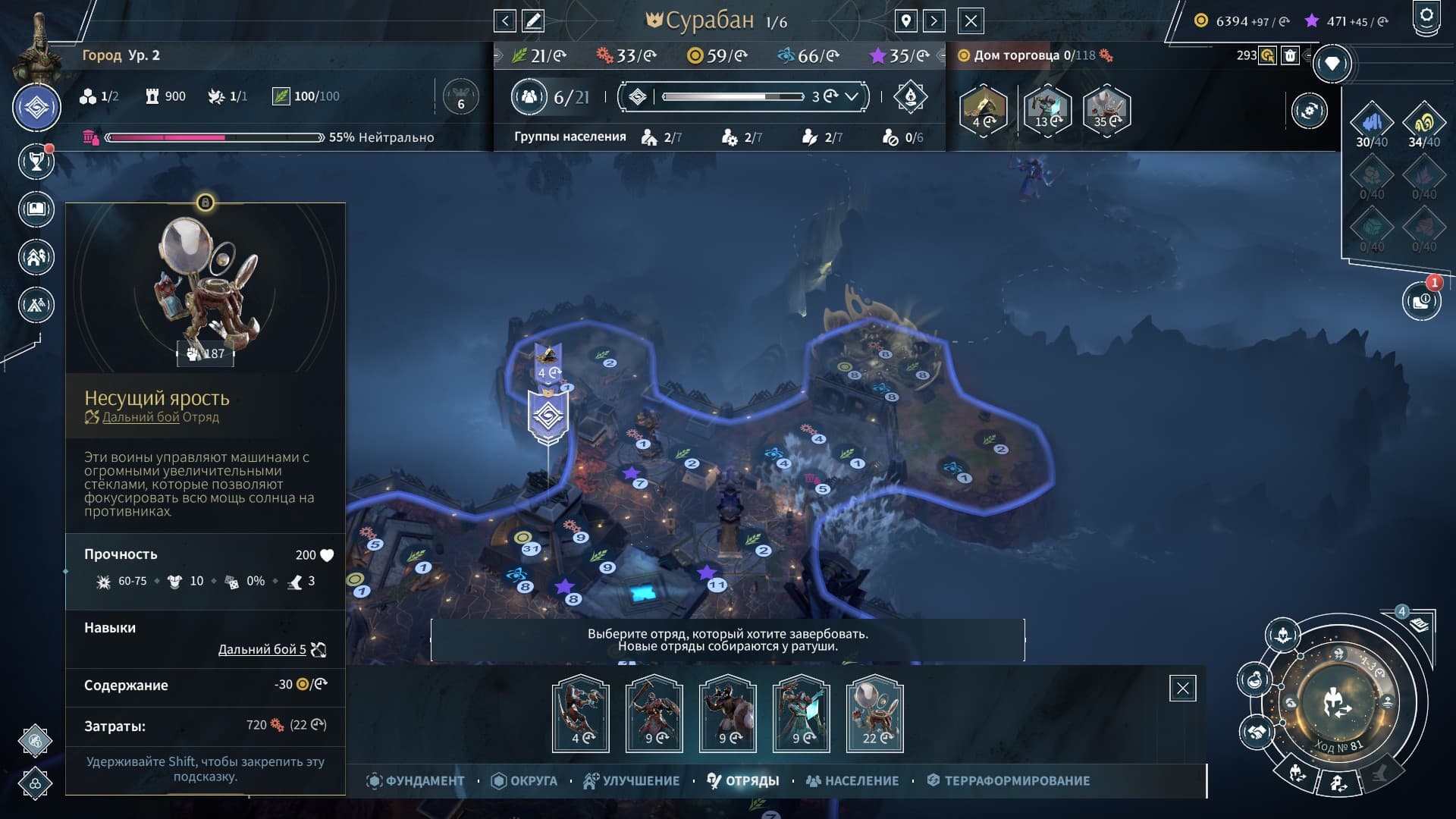Switch to the Терраформирование tab
Screen dimensions: 1456x819
pos(1009,780)
